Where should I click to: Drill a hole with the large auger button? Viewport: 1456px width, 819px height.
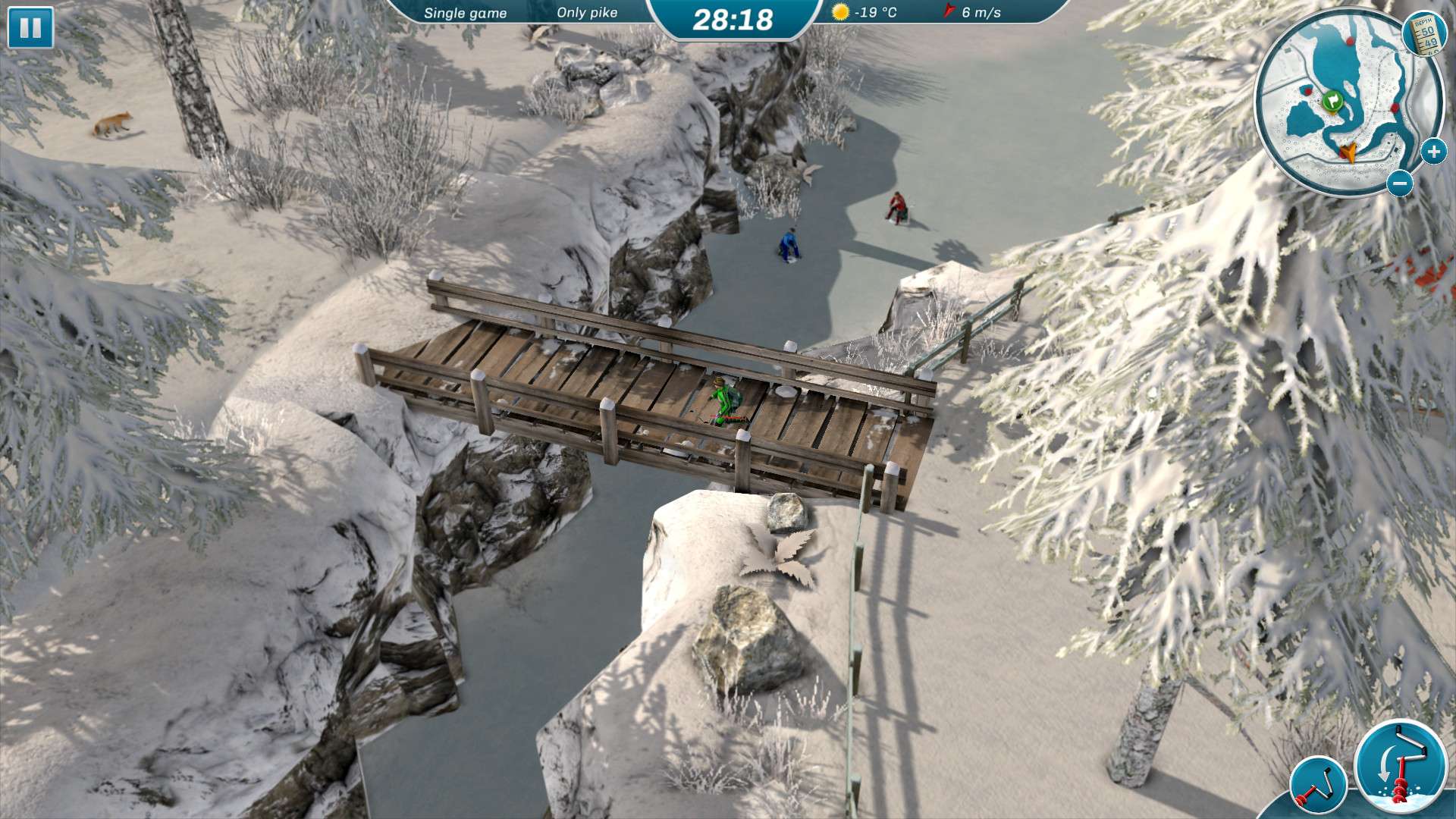pyautogui.click(x=1401, y=767)
